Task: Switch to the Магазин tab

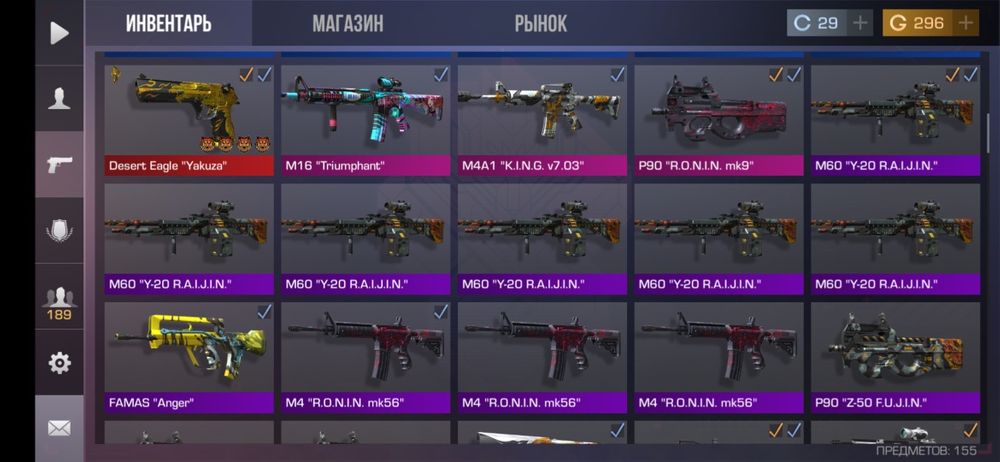Action: 347,23
